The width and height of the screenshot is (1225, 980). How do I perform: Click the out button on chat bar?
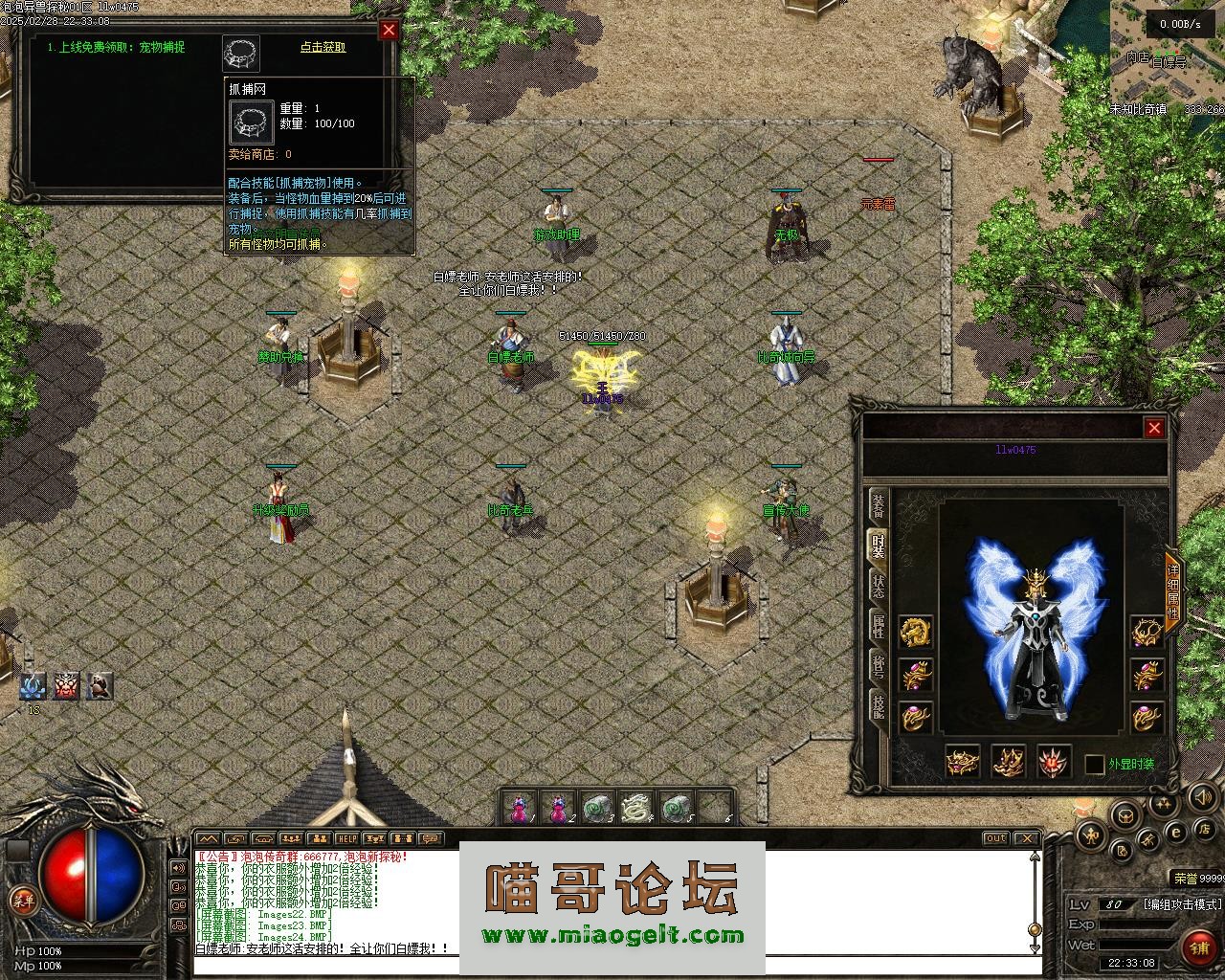(x=995, y=839)
